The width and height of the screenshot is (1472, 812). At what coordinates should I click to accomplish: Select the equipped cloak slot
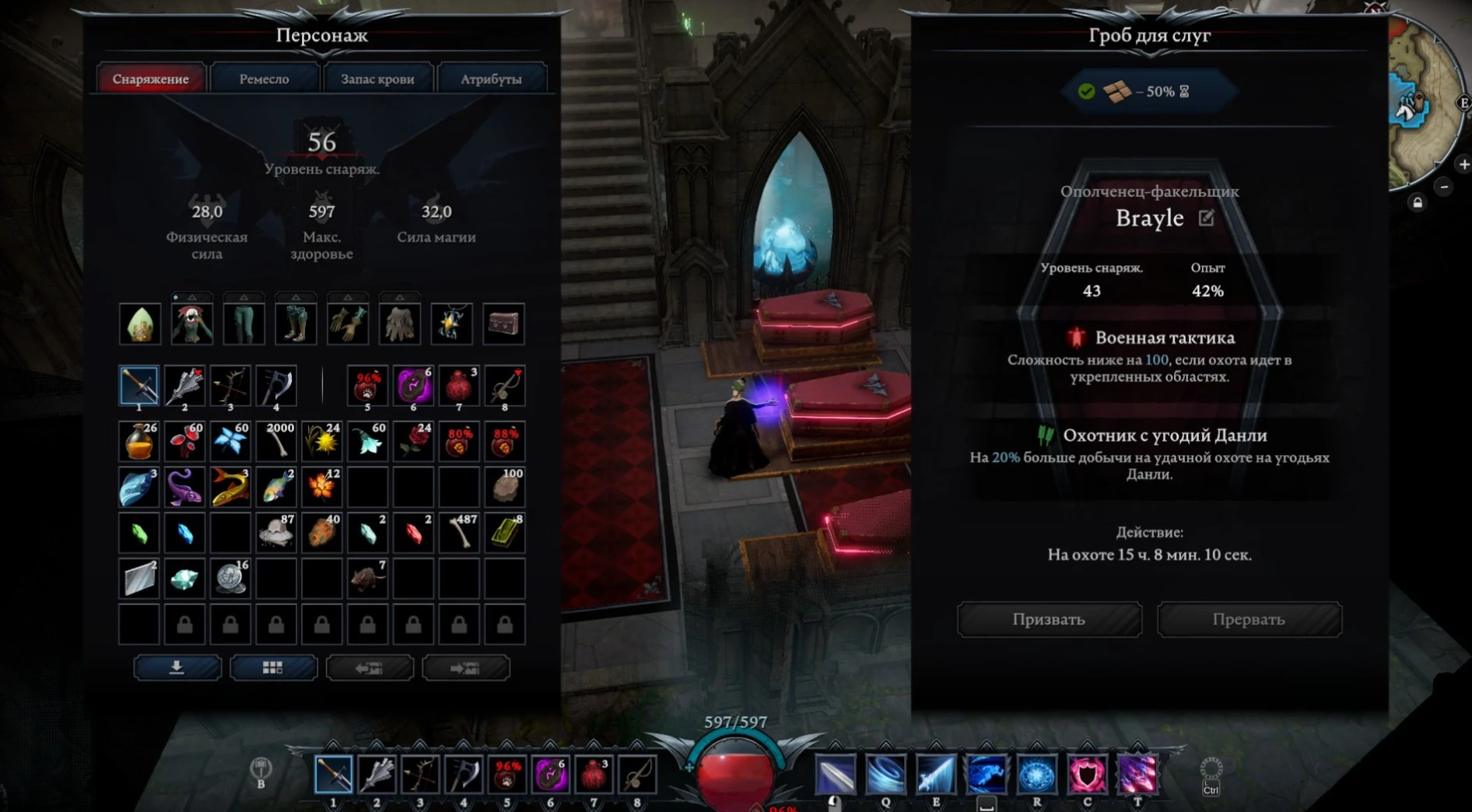click(399, 324)
